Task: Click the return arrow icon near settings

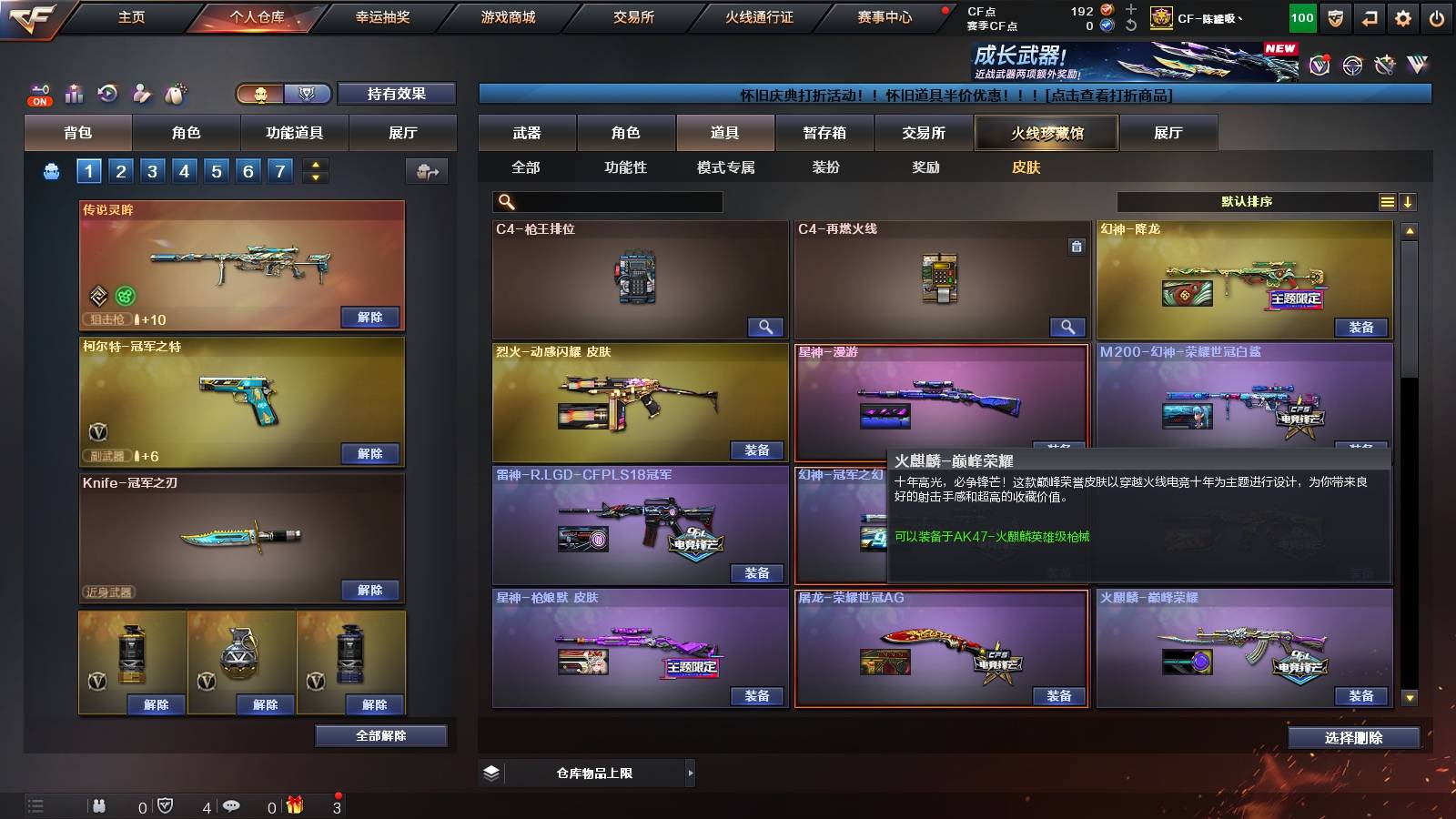Action: [x=1370, y=17]
